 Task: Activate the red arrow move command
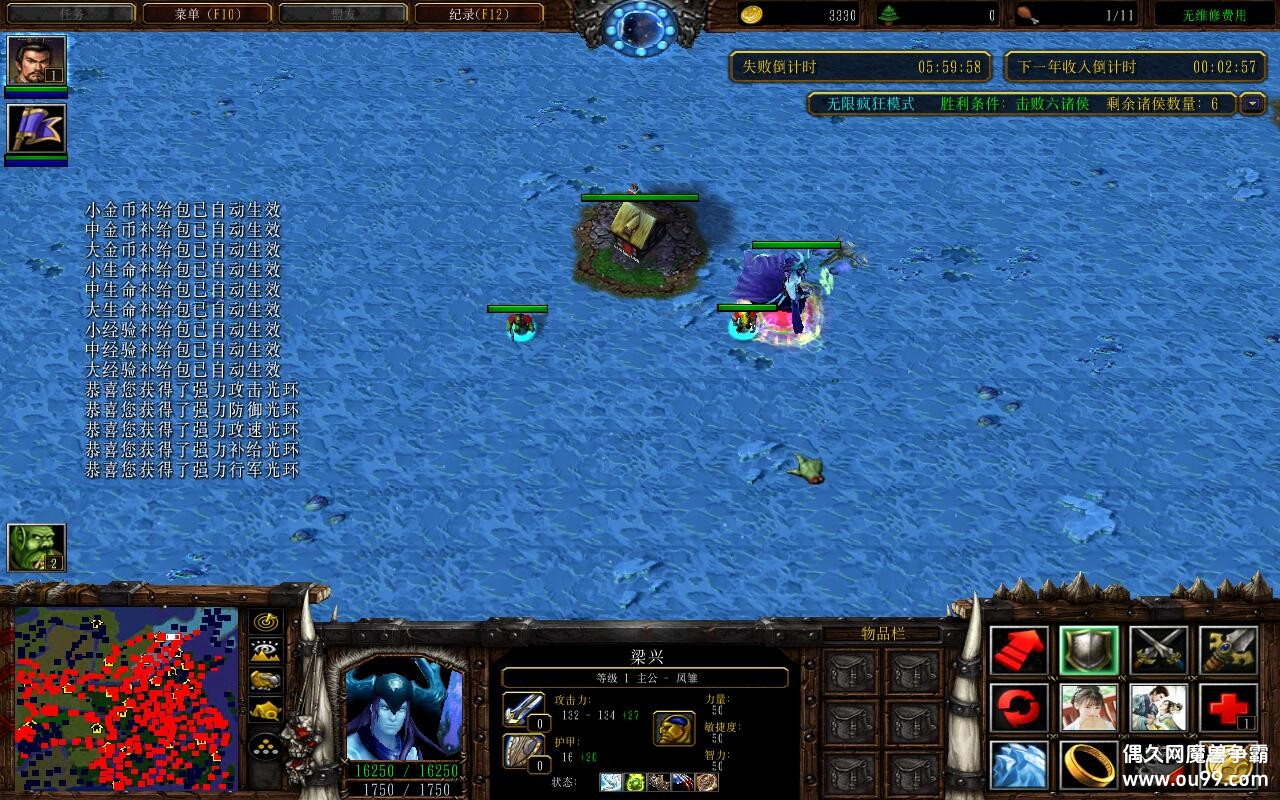[1019, 651]
